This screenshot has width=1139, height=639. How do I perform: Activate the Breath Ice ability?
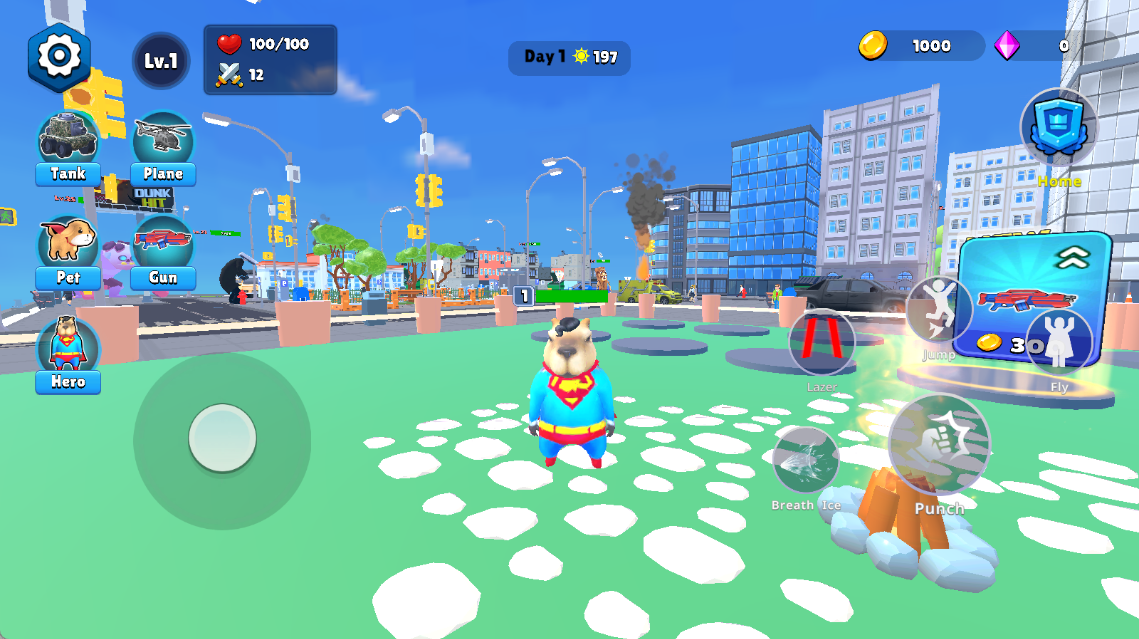[x=805, y=460]
